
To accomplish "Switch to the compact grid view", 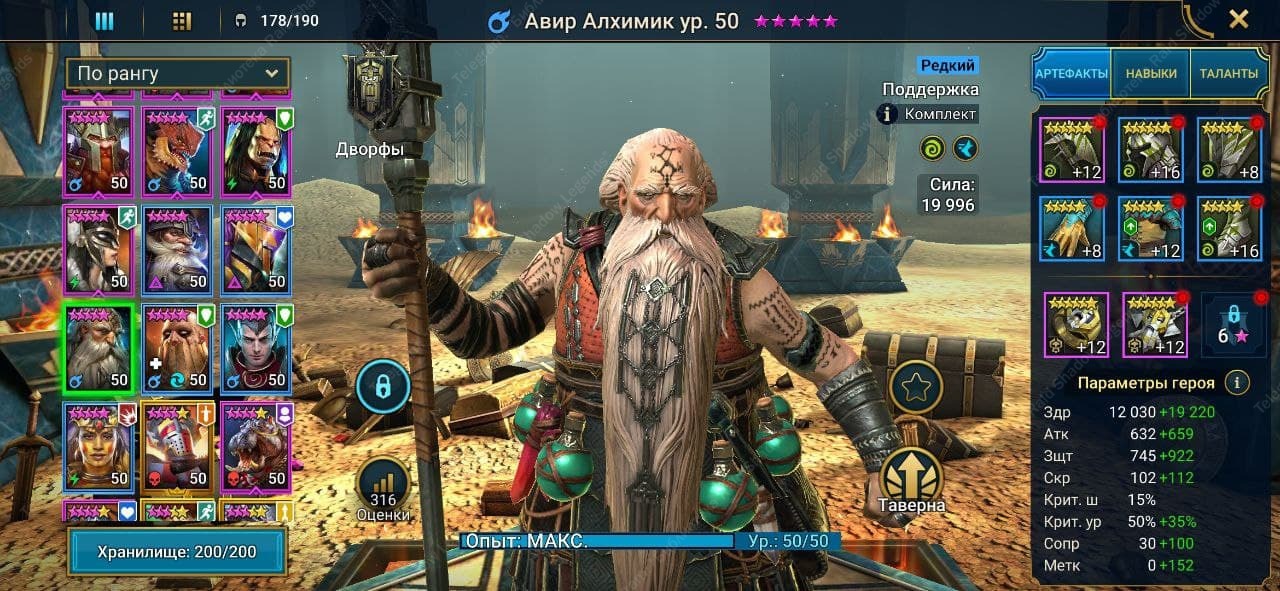I will [x=182, y=20].
